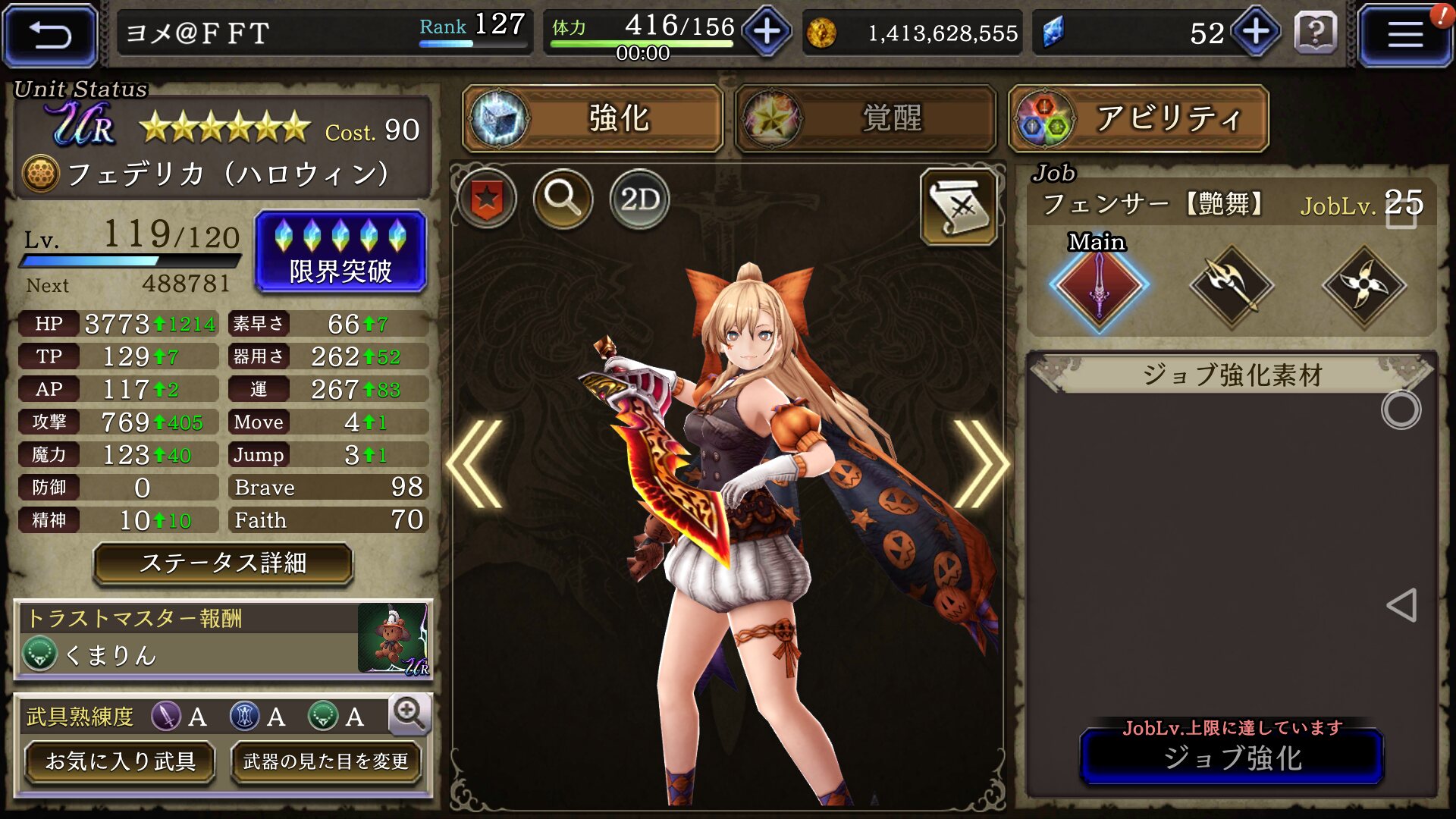Image resolution: width=1456 pixels, height=819 pixels.
Task: Add stamina with the plus button
Action: pos(767,33)
